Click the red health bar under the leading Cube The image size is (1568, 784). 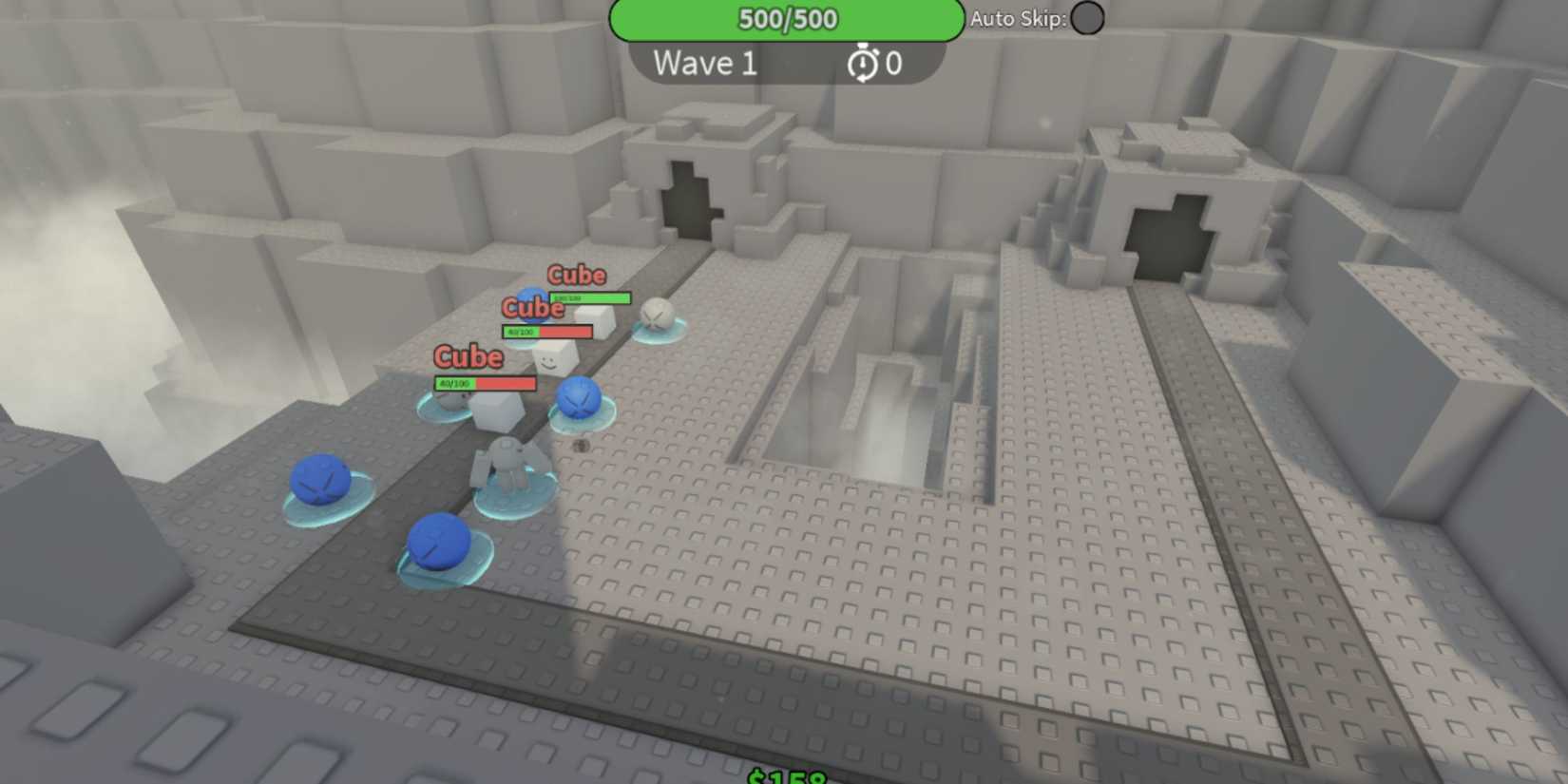click(484, 383)
